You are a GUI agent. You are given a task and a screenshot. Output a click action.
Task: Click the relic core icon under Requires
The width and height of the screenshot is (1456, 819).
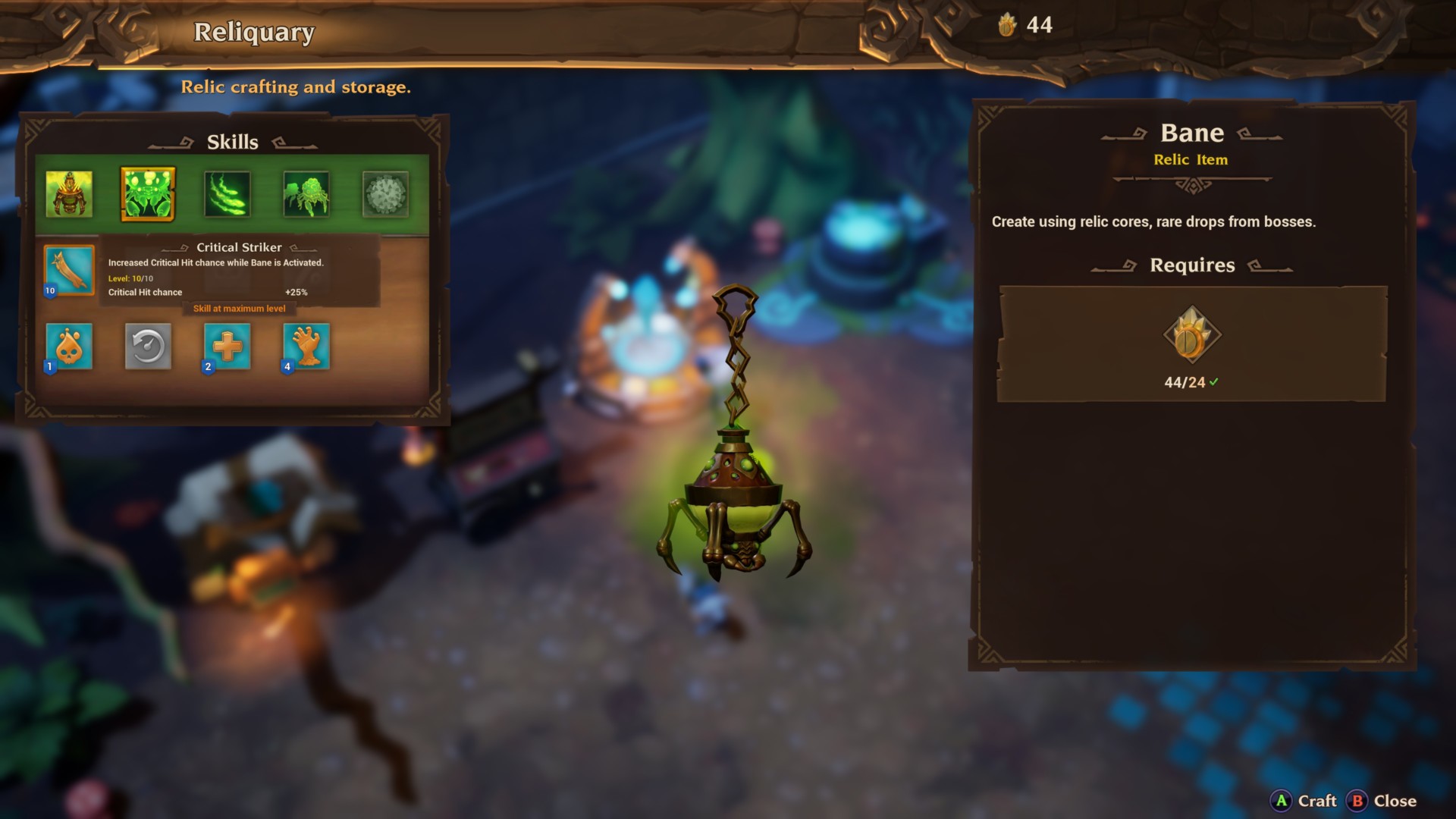pyautogui.click(x=1193, y=335)
